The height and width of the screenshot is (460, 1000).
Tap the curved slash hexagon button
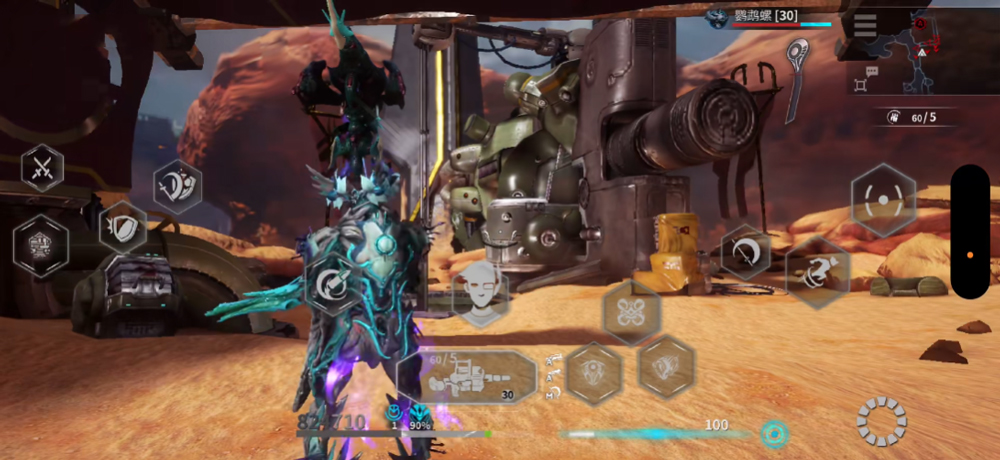[746, 252]
